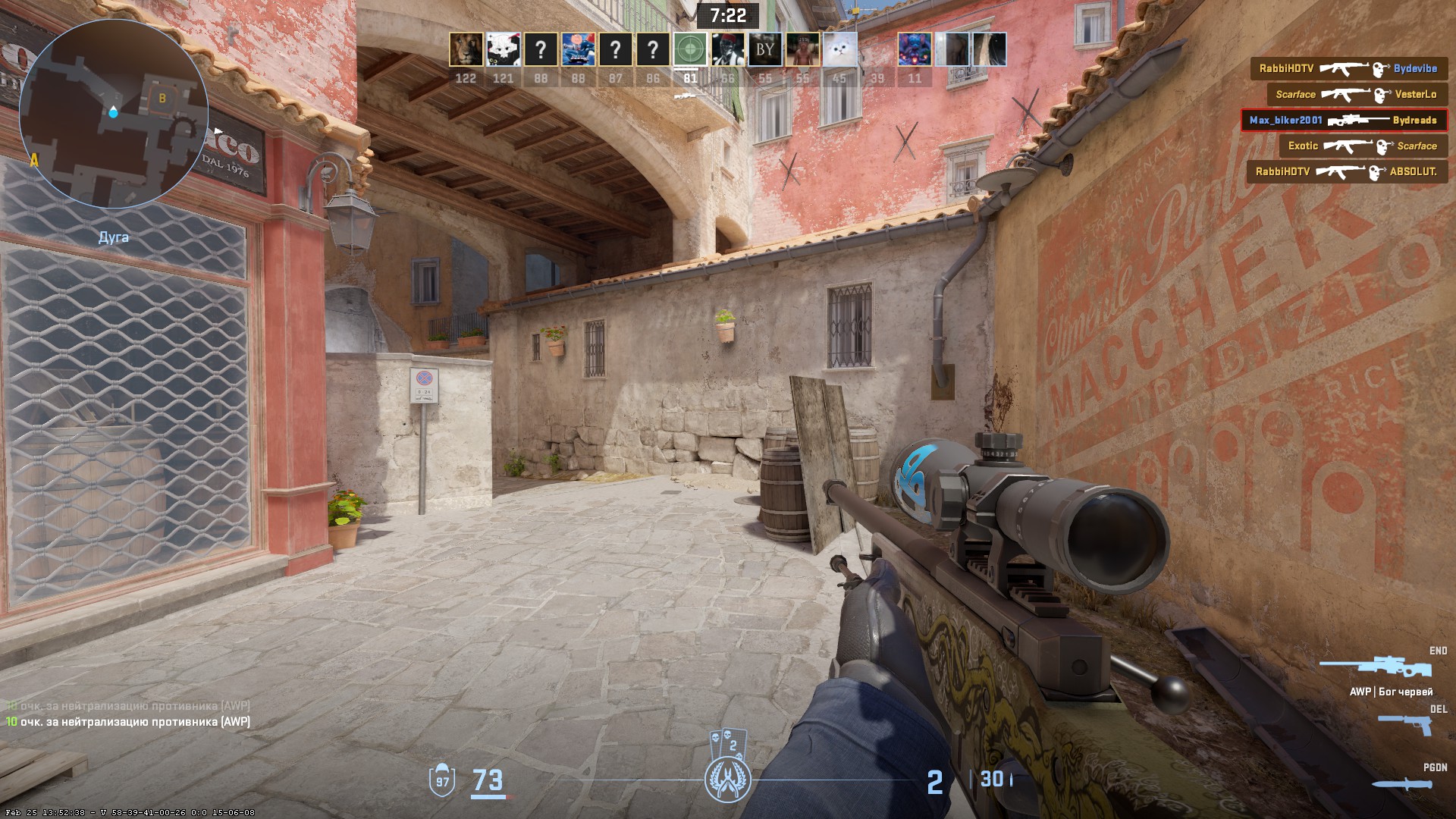
Task: Click the radar minimap
Action: [x=114, y=114]
